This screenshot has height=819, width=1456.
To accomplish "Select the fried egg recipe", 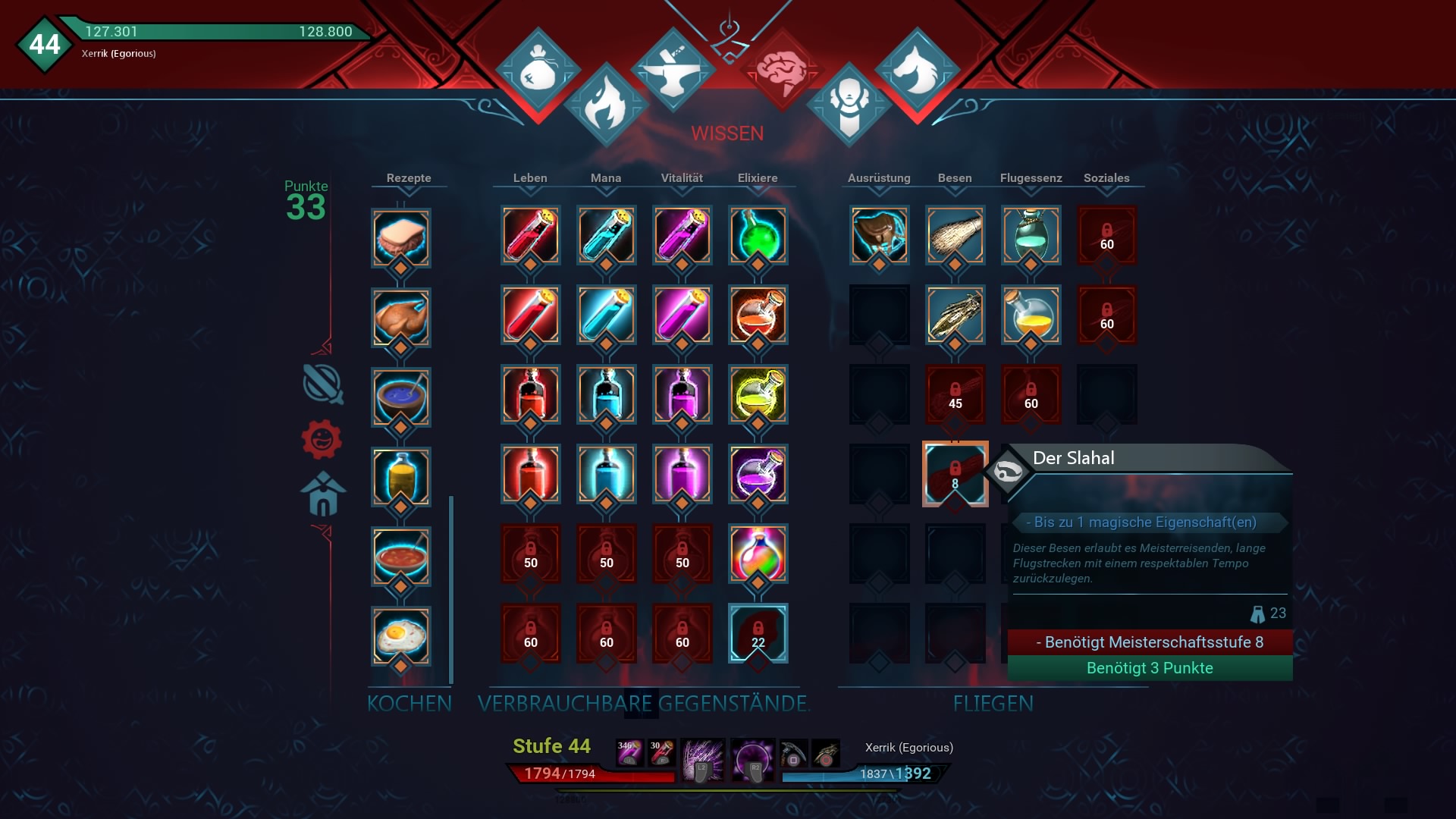I will (401, 635).
